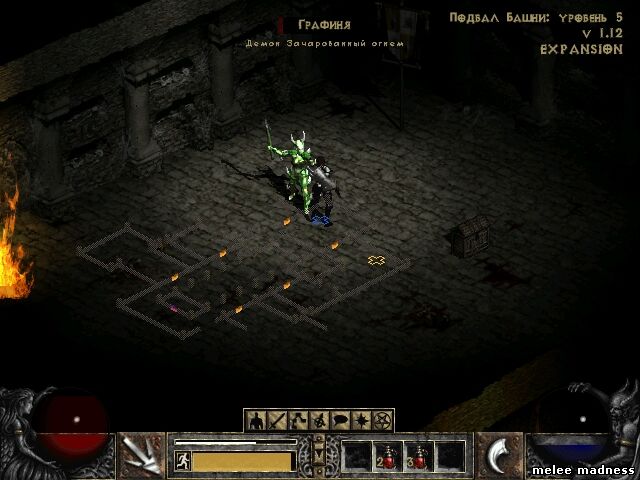The width and height of the screenshot is (640, 480).
Task: Use red potion in belt slot 3
Action: pyautogui.click(x=418, y=456)
